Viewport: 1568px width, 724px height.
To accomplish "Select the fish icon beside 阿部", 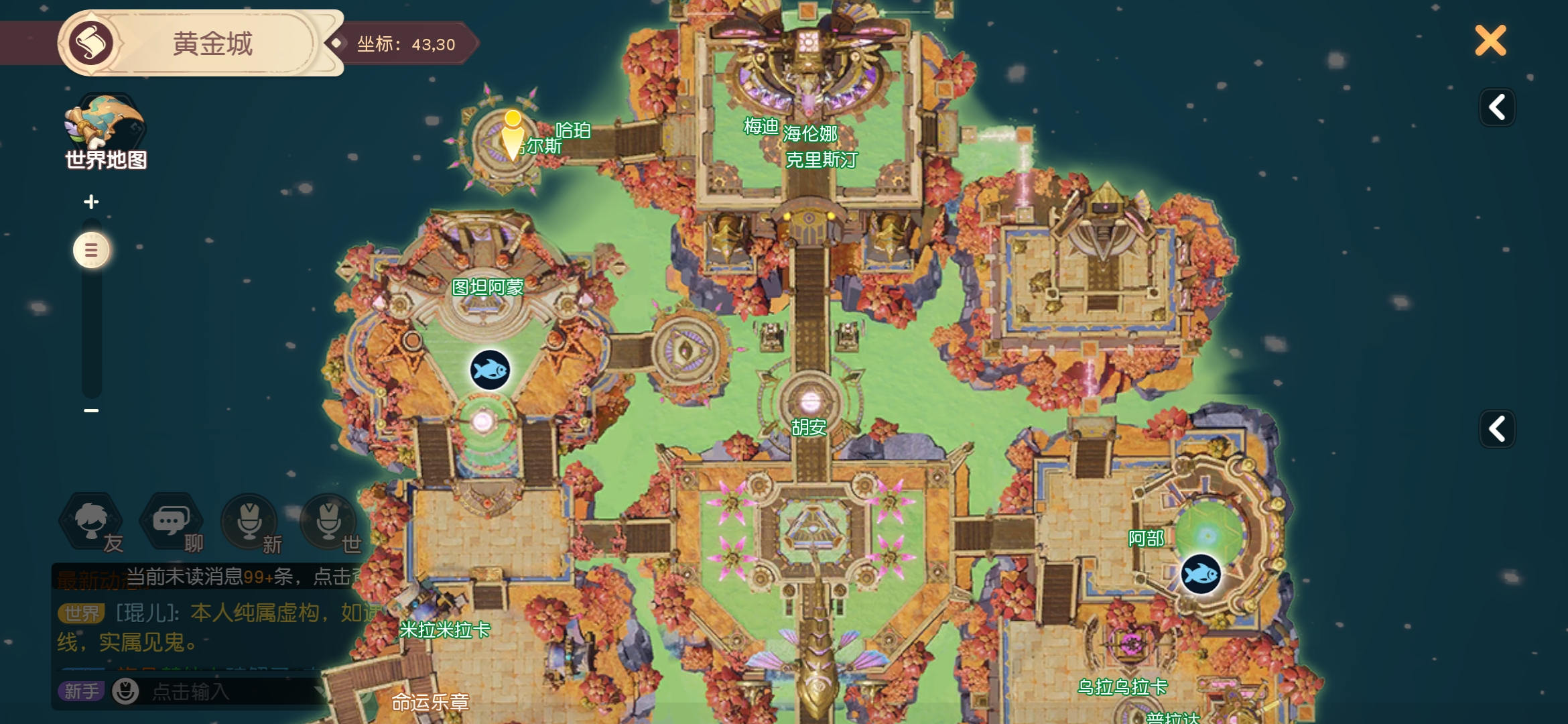I will pyautogui.click(x=1200, y=574).
